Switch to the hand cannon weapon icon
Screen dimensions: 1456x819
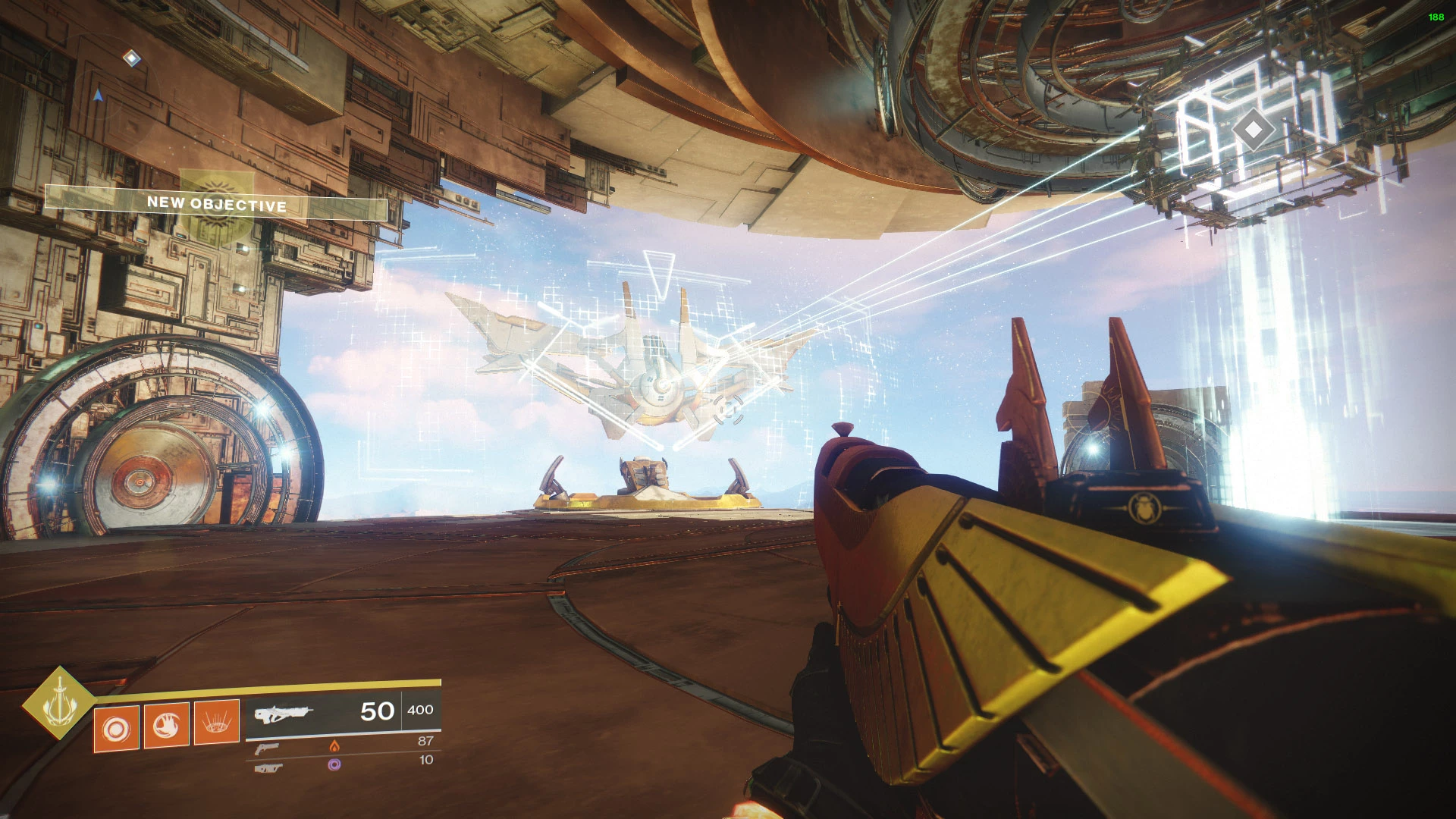point(267,748)
